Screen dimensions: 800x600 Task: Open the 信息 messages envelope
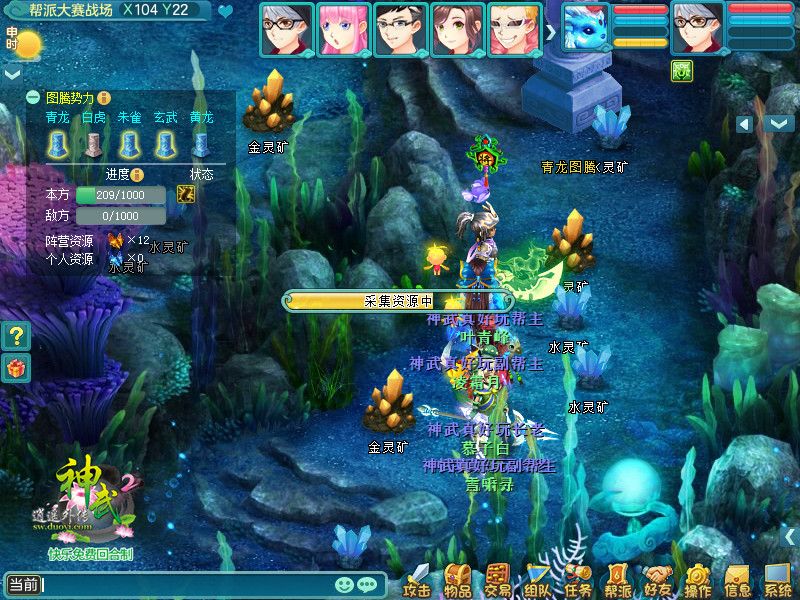tap(738, 580)
